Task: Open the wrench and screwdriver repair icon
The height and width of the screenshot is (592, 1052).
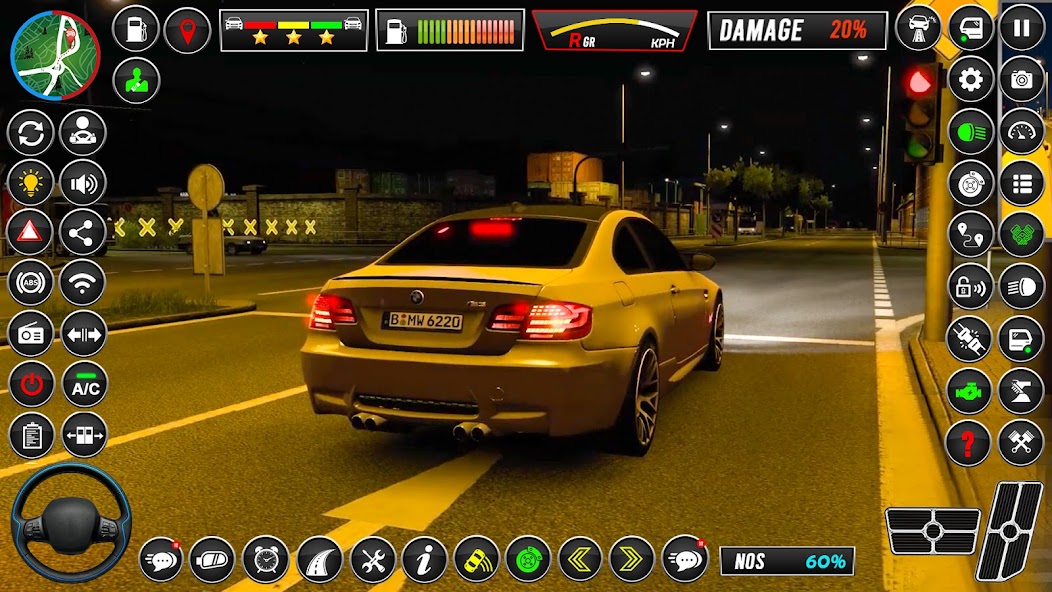Action: 372,559
